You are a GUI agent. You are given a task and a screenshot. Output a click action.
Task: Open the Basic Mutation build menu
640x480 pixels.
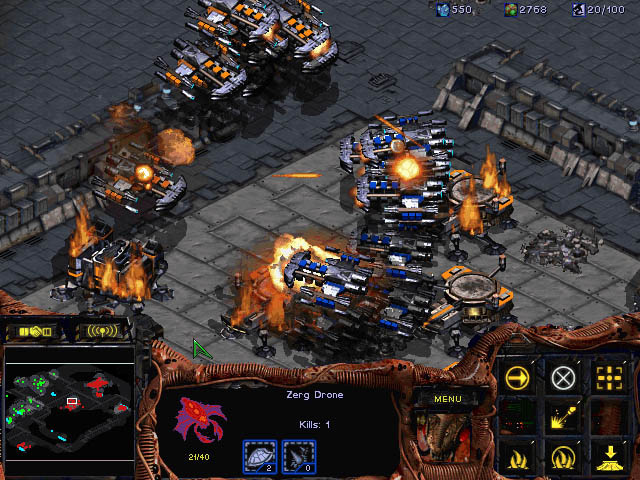point(518,458)
